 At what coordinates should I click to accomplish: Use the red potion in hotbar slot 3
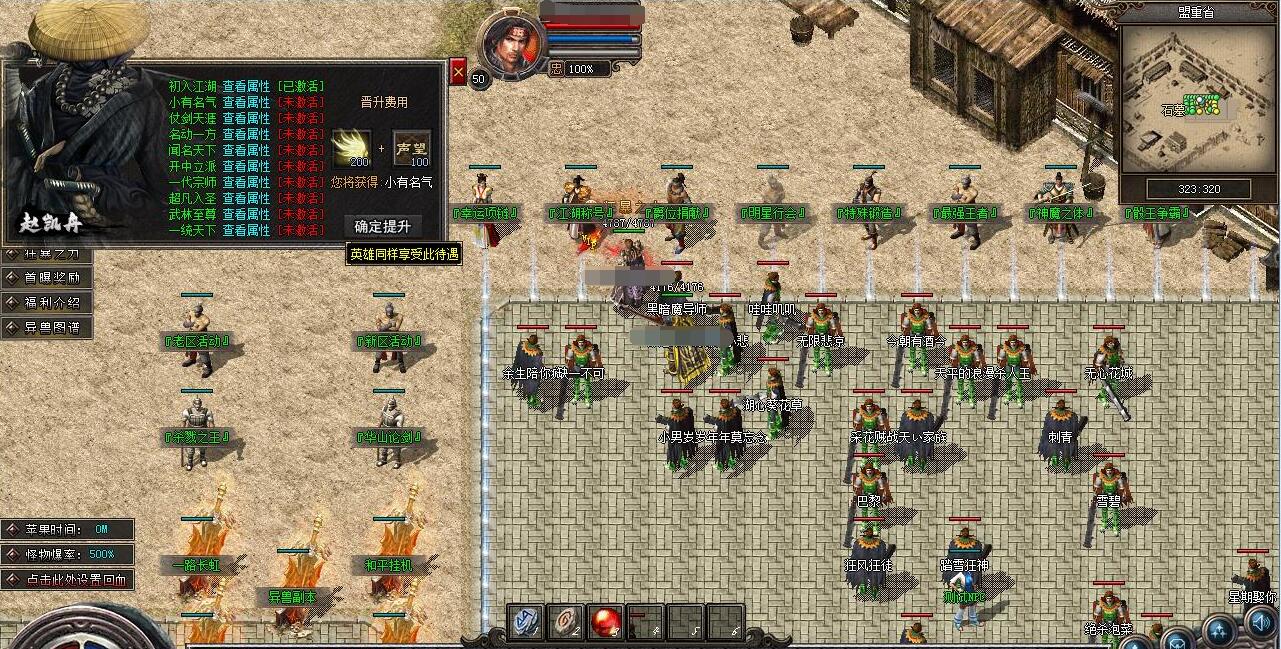pyautogui.click(x=605, y=622)
